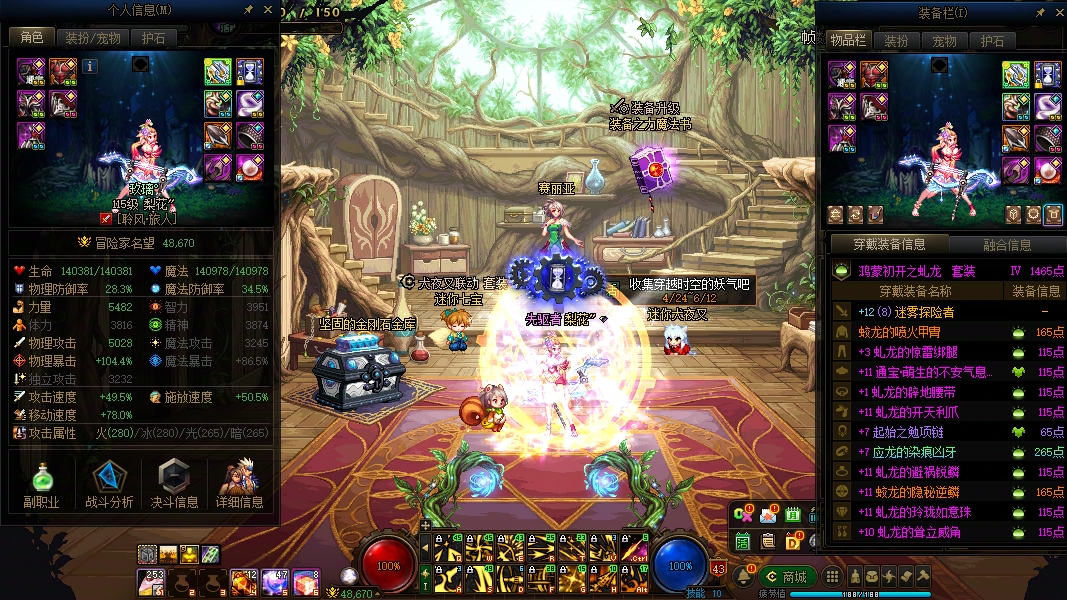Open the 商城 shop button
This screenshot has height=600, width=1067.
pos(785,577)
